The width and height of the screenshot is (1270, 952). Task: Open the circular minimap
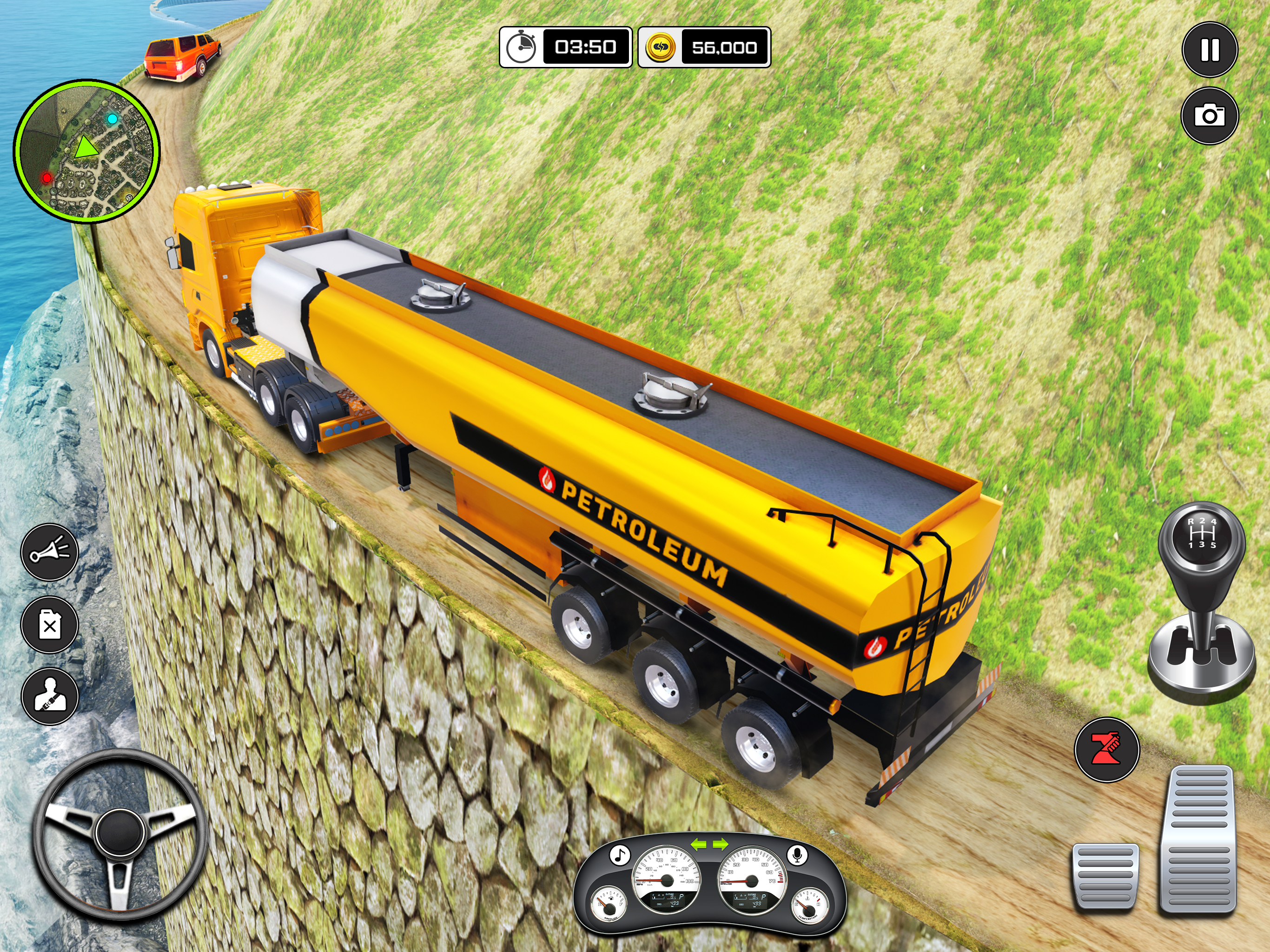tap(86, 151)
